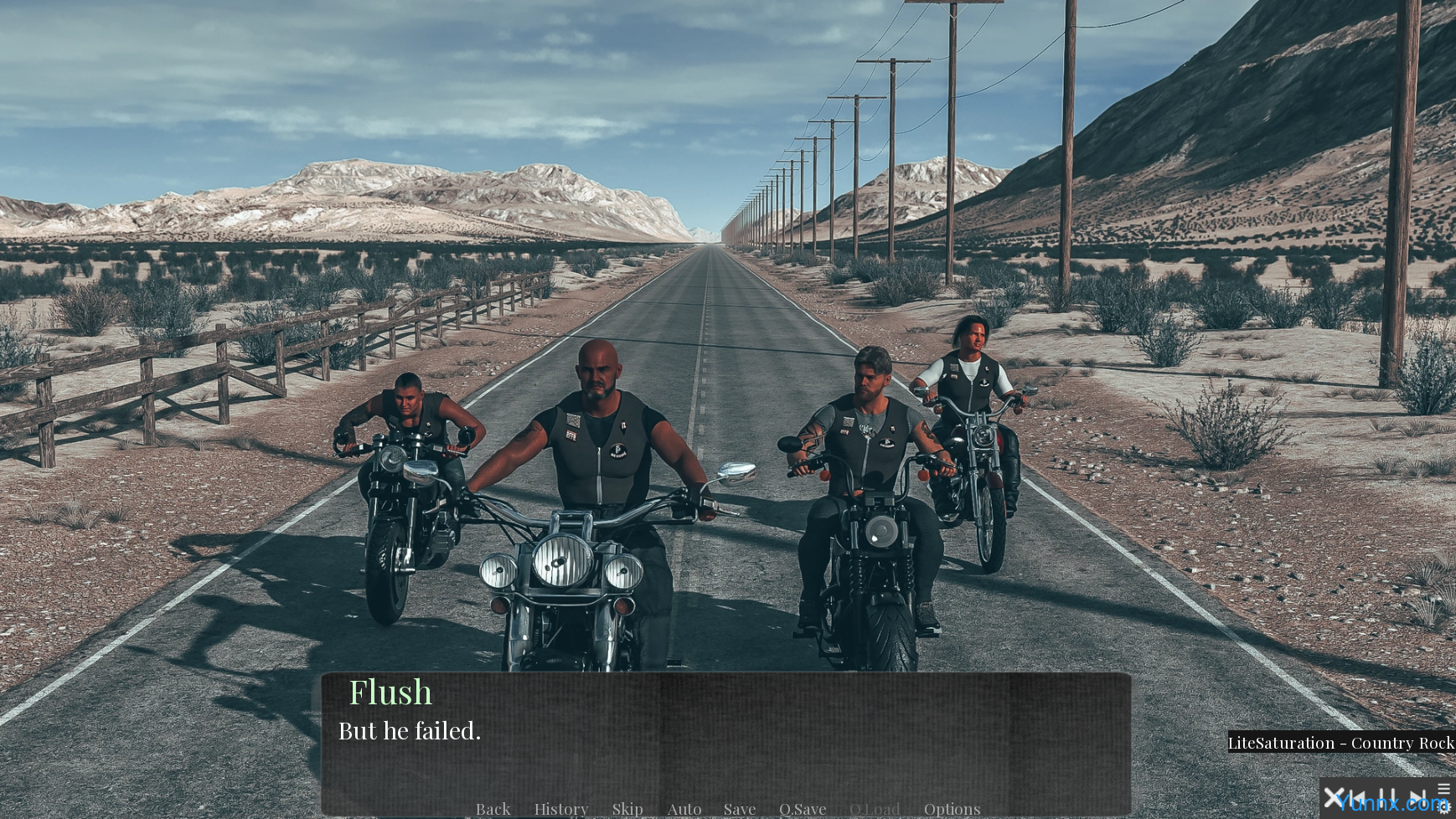Viewport: 1456px width, 819px height.
Task: Open the dialogue History log
Action: click(x=561, y=808)
